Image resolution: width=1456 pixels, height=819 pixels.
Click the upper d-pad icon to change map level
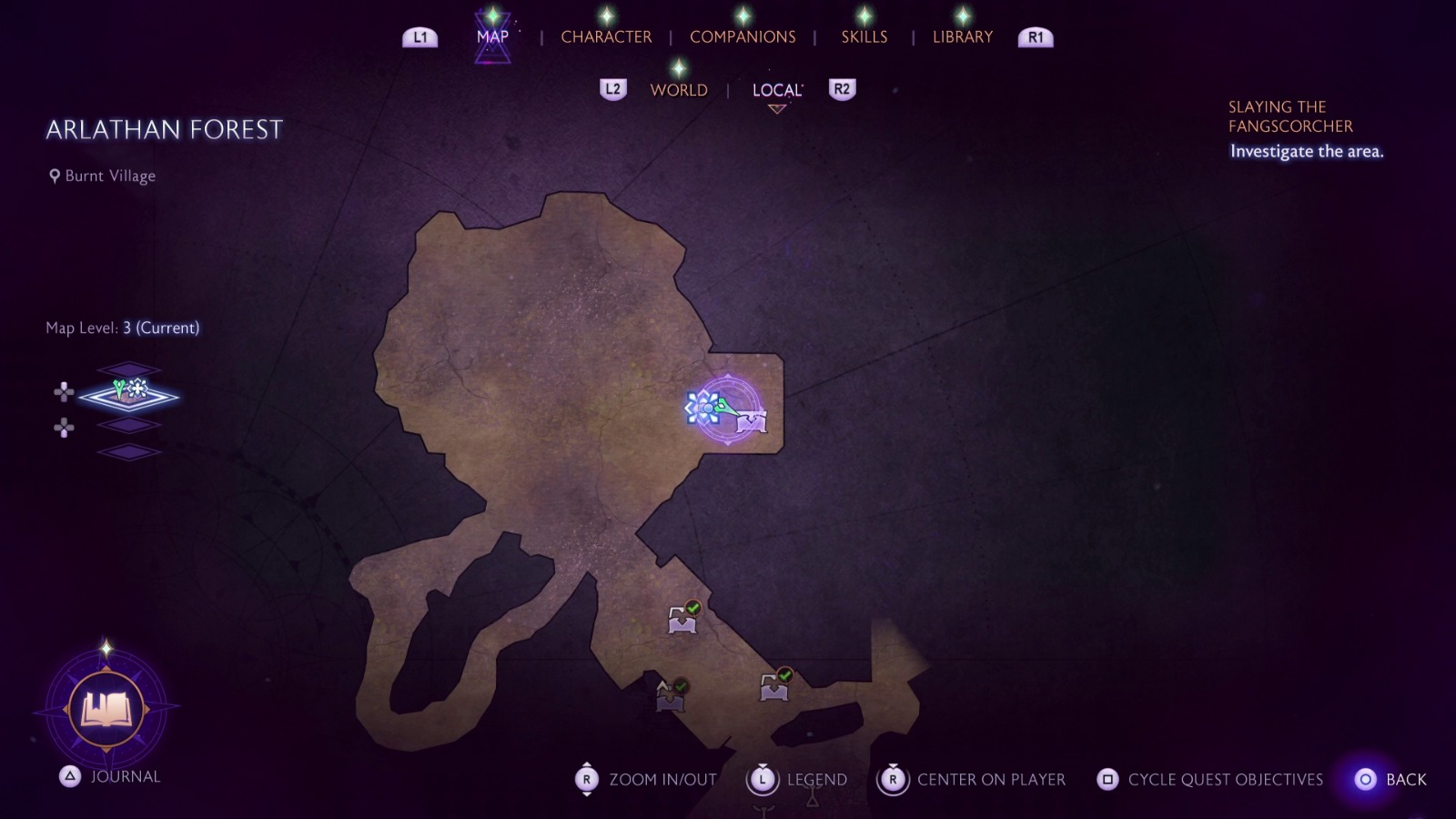(x=63, y=393)
